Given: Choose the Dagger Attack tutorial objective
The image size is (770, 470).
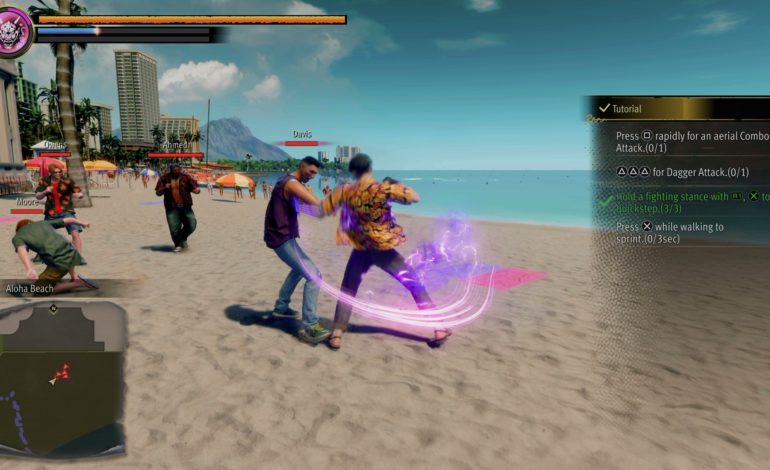Looking at the screenshot, I should pos(685,172).
